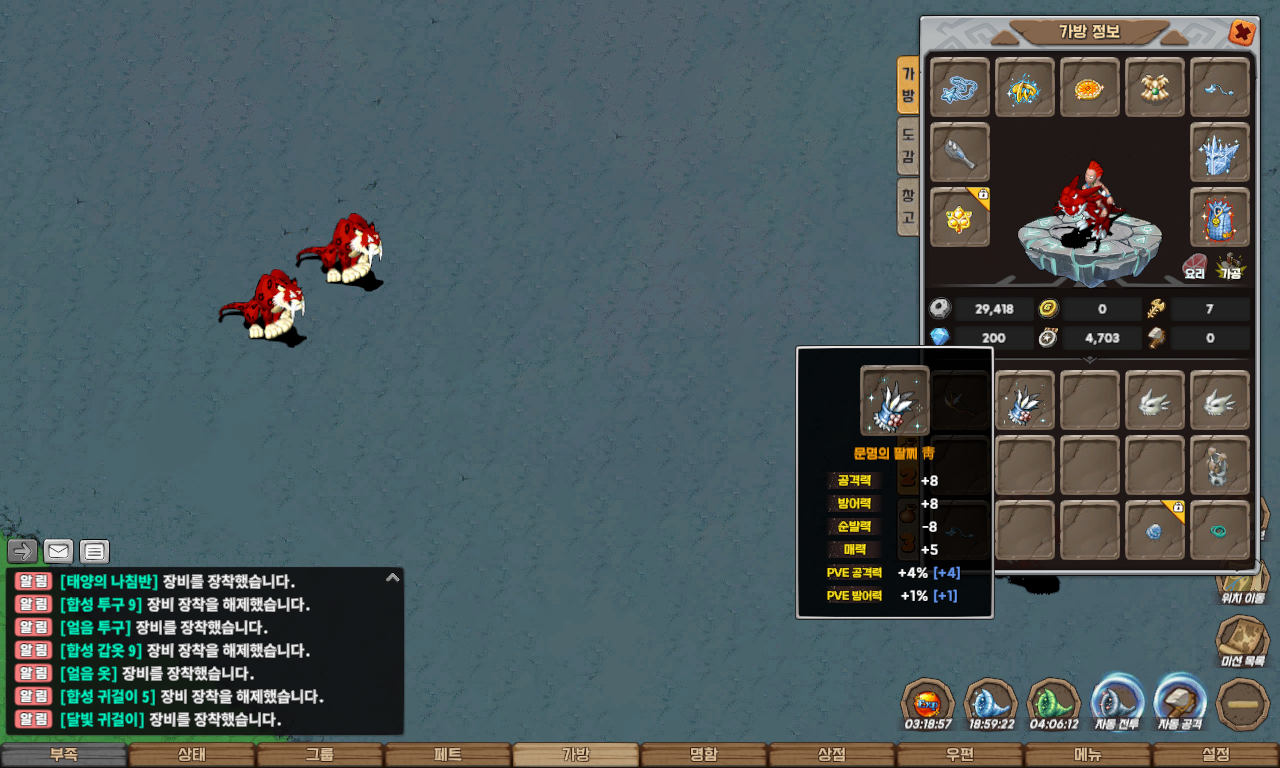Pick the teal ring in inventory
The height and width of the screenshot is (768, 1280).
[1220, 530]
